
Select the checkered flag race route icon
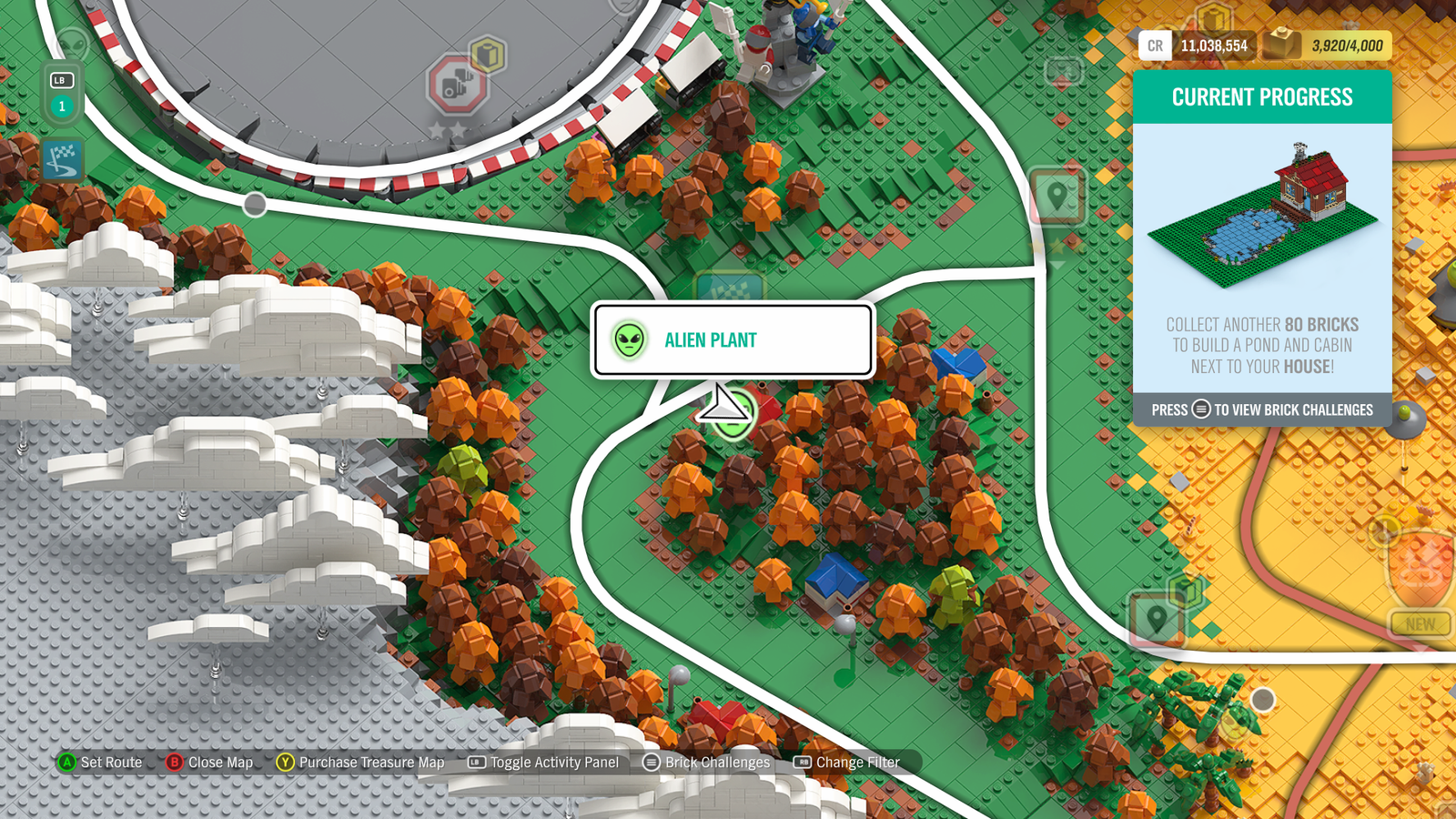click(x=62, y=160)
